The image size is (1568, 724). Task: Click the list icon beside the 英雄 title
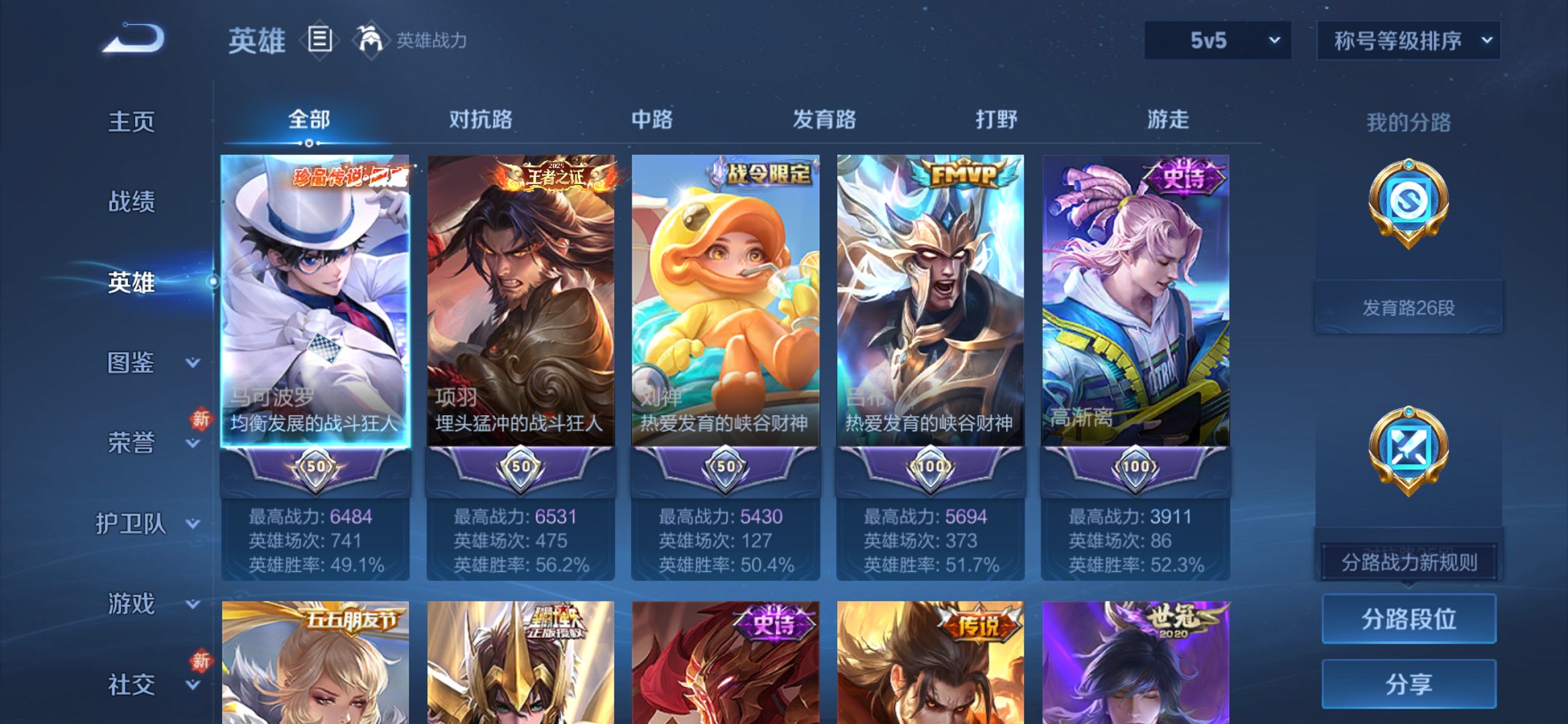point(321,40)
